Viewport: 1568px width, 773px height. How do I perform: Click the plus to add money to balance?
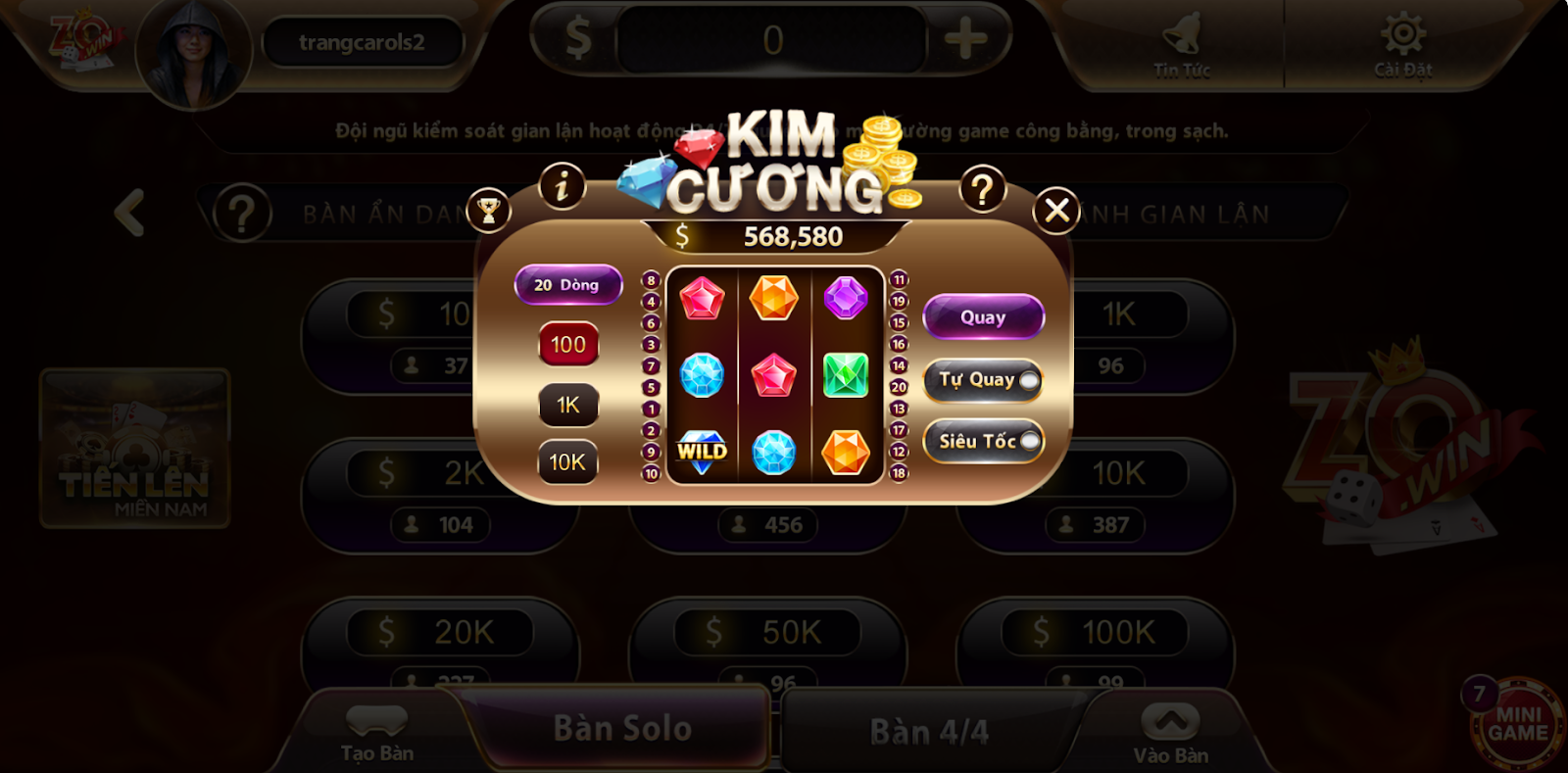click(x=963, y=38)
